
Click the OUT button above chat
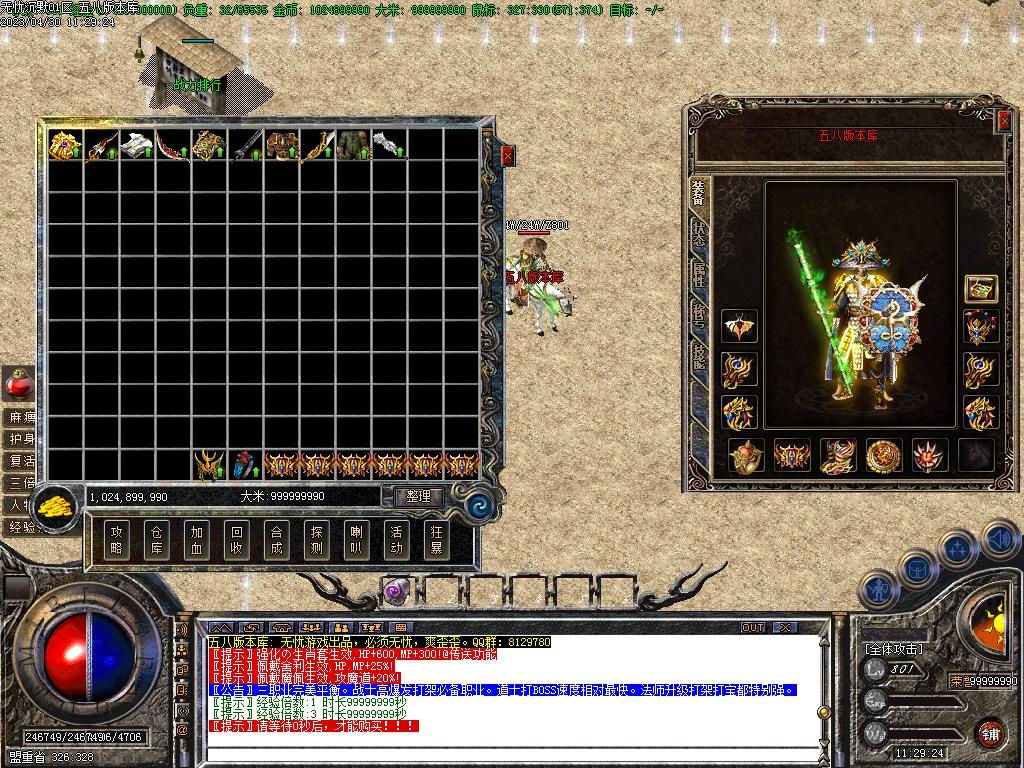[753, 628]
